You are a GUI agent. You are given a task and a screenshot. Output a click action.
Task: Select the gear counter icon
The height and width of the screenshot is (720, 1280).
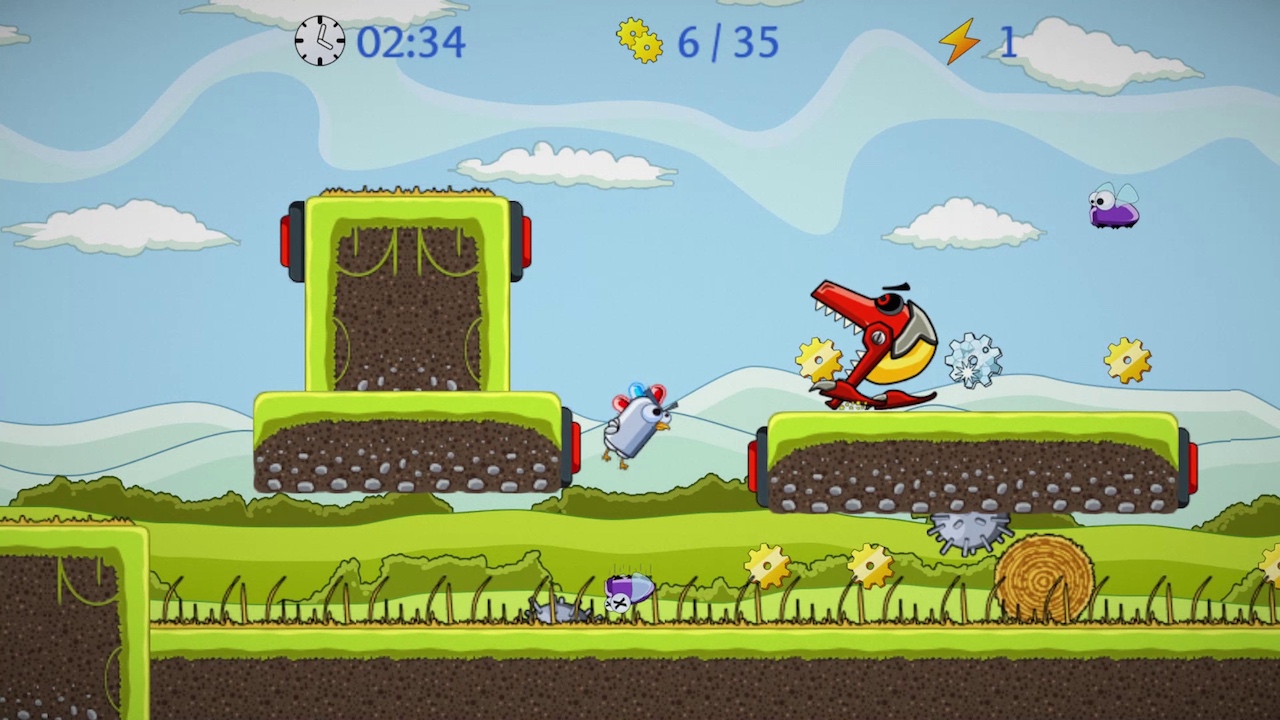(640, 42)
